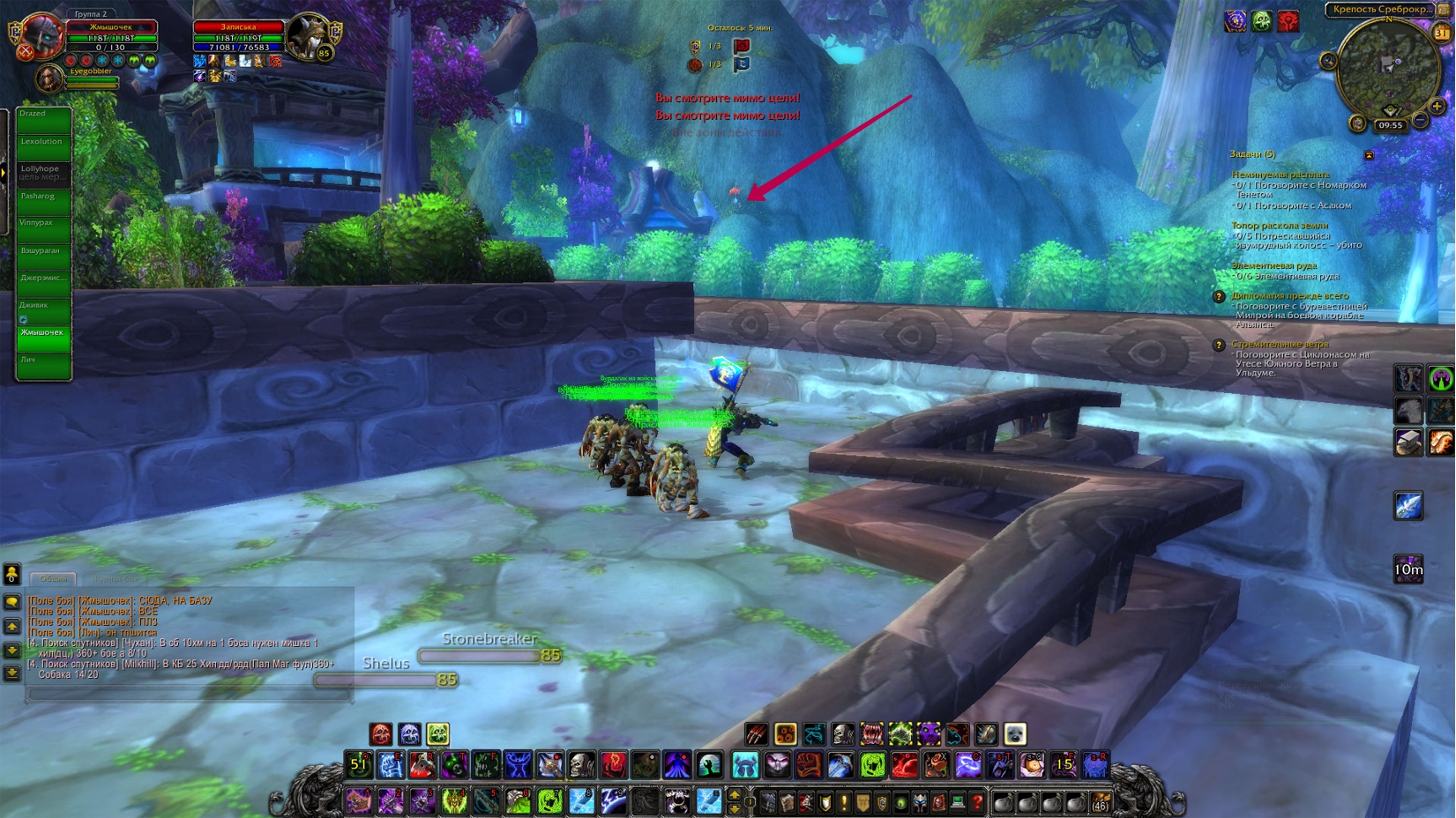Viewport: 1456px width, 818px height.
Task: Toggle minimap tracking magnifier button
Action: tap(1328, 60)
